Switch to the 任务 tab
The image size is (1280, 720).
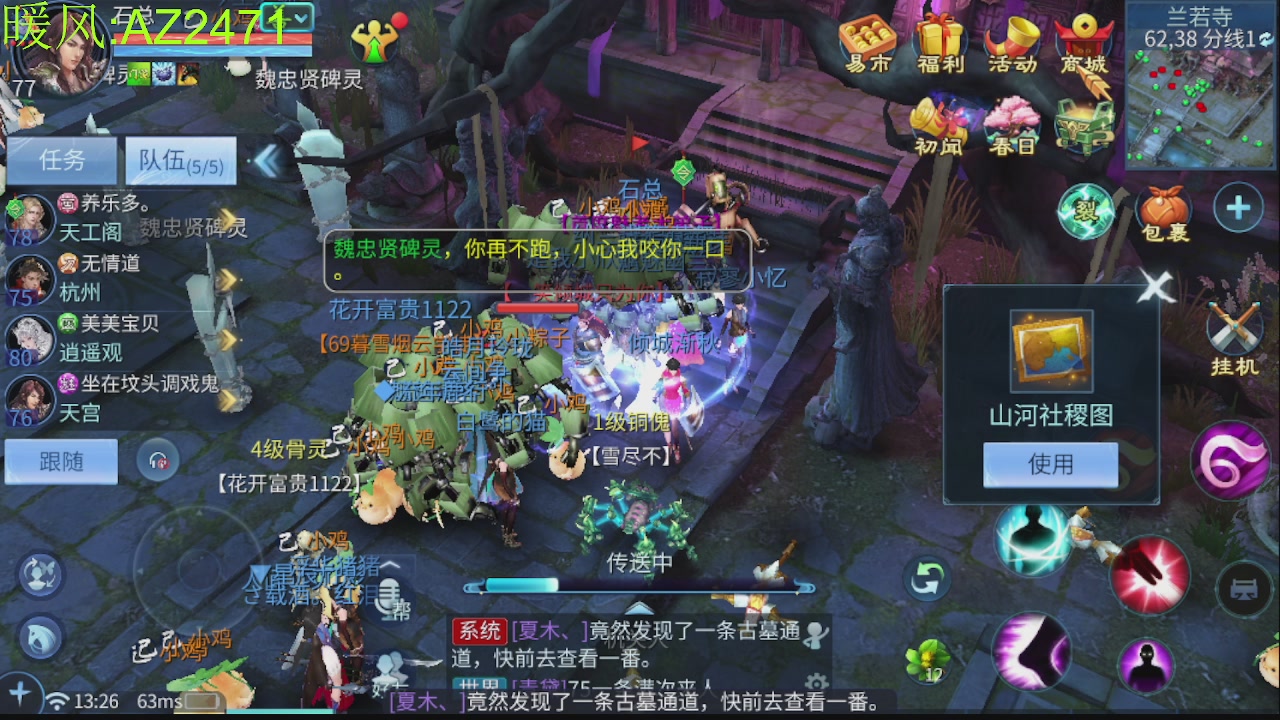coord(62,160)
